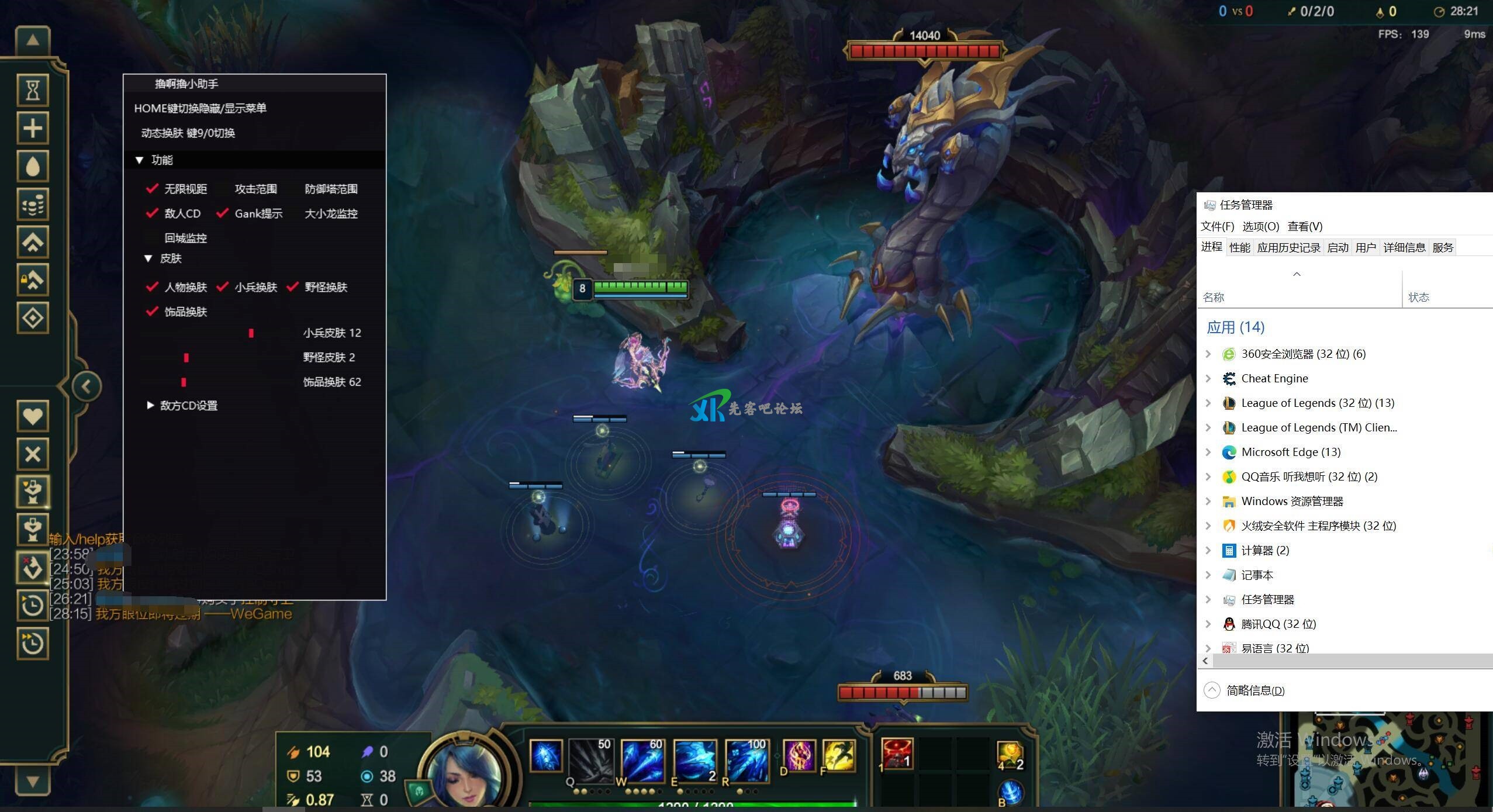Uncheck the 人物换肤 option

point(152,287)
